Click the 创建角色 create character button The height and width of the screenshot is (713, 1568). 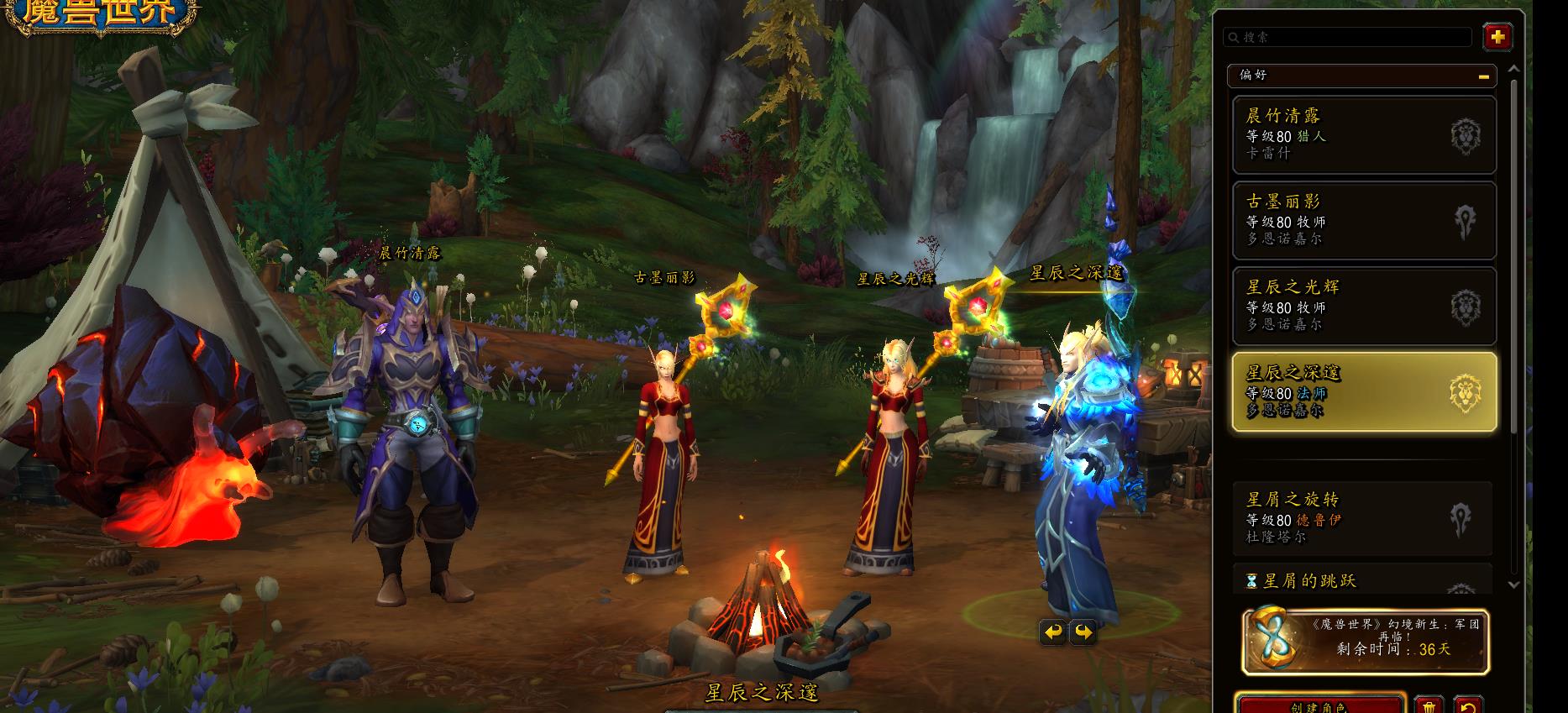[x=1320, y=704]
